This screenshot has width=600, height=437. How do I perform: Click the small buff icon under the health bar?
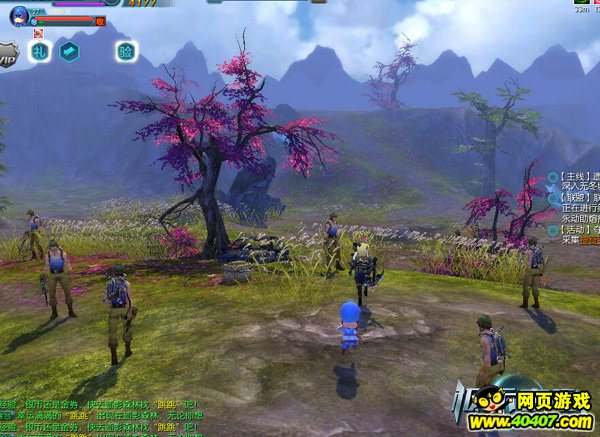click(x=39, y=32)
